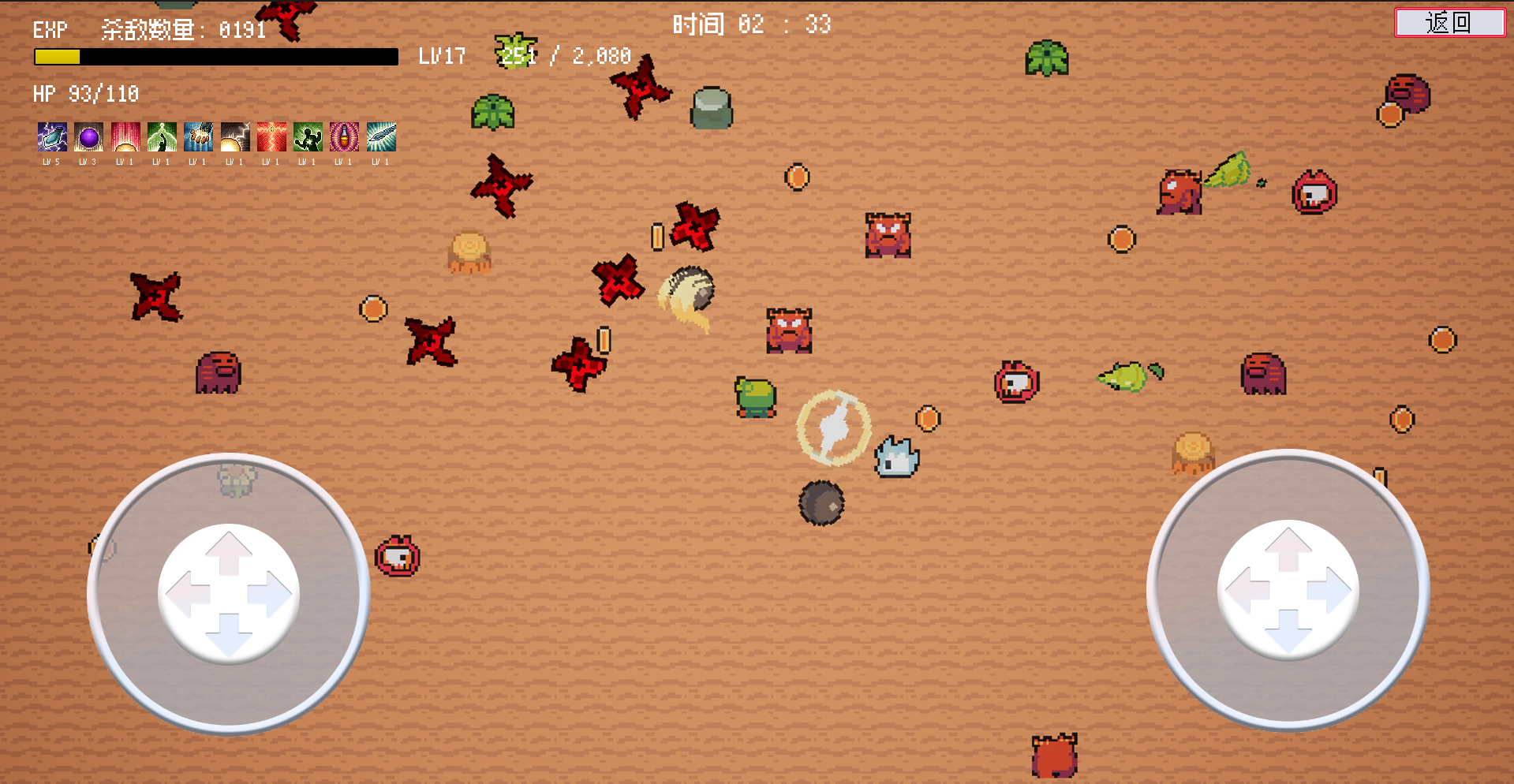Select the red cross beam skill icon
The height and width of the screenshot is (784, 1514).
click(x=271, y=137)
